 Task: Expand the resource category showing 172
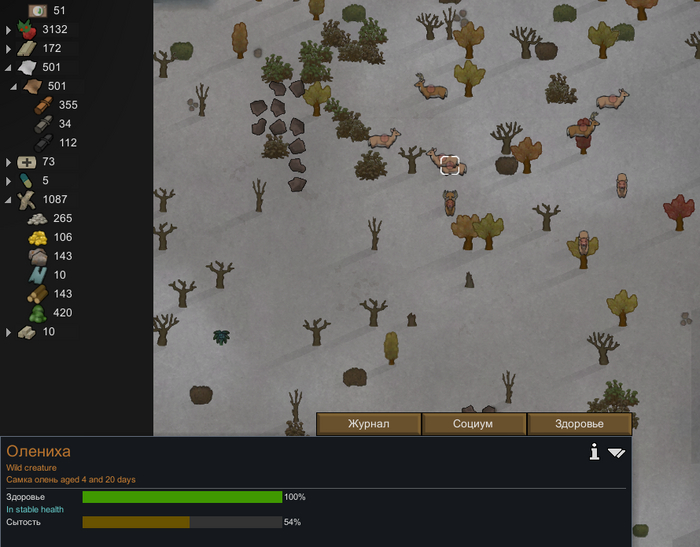click(8, 49)
